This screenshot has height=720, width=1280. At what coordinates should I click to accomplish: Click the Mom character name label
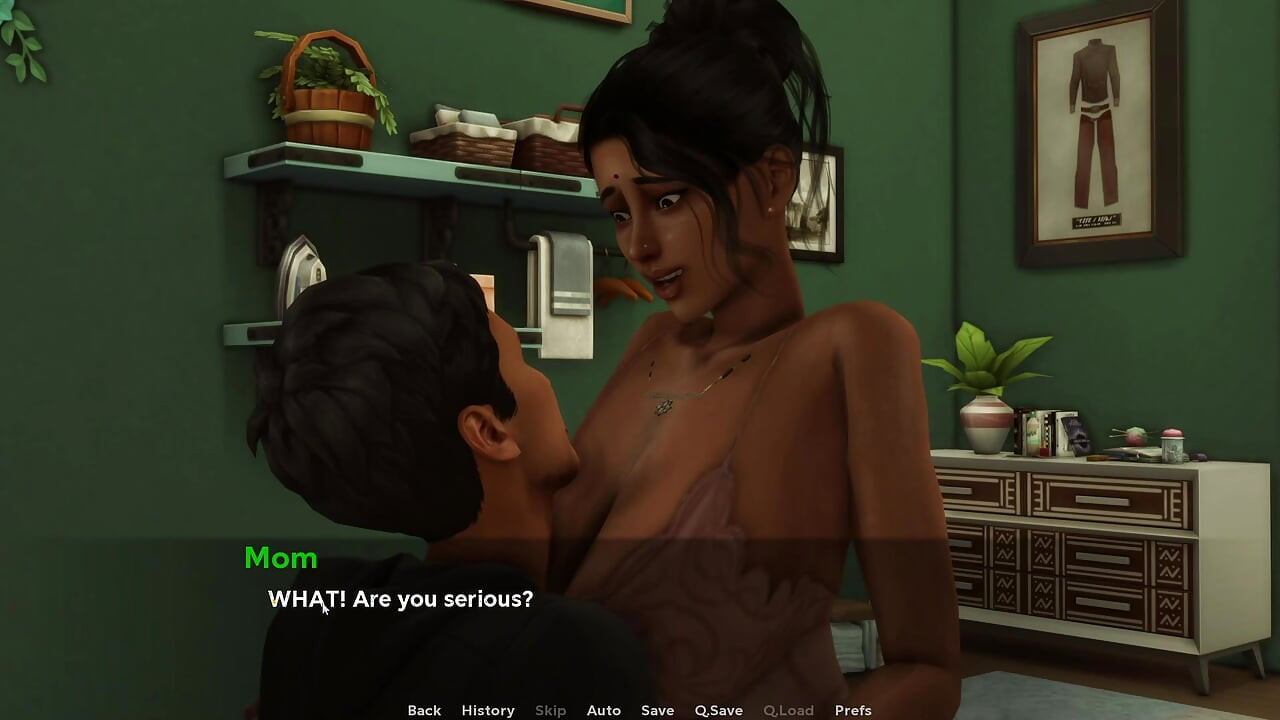click(x=281, y=559)
